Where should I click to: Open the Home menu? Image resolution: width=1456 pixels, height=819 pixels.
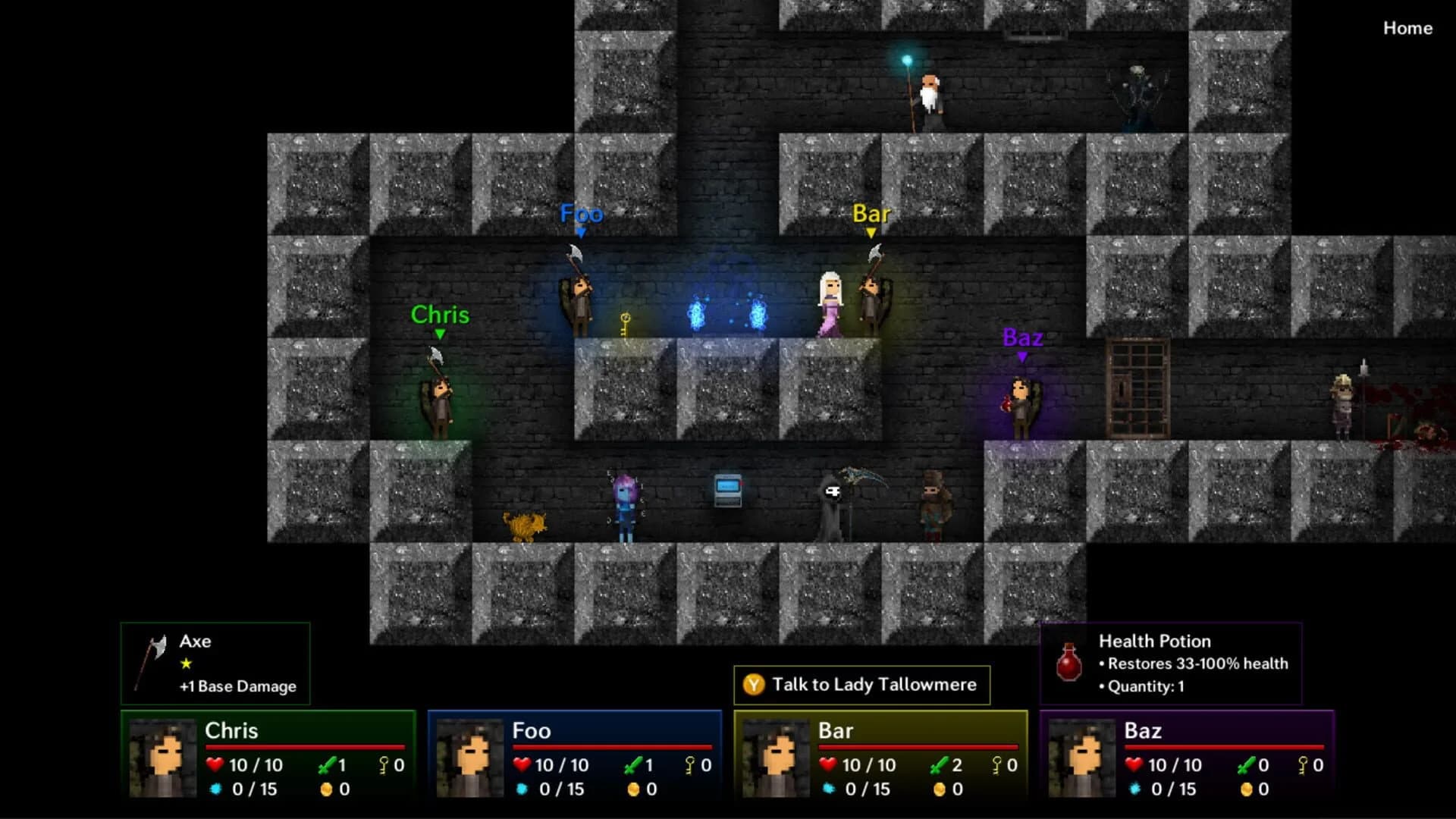point(1408,29)
